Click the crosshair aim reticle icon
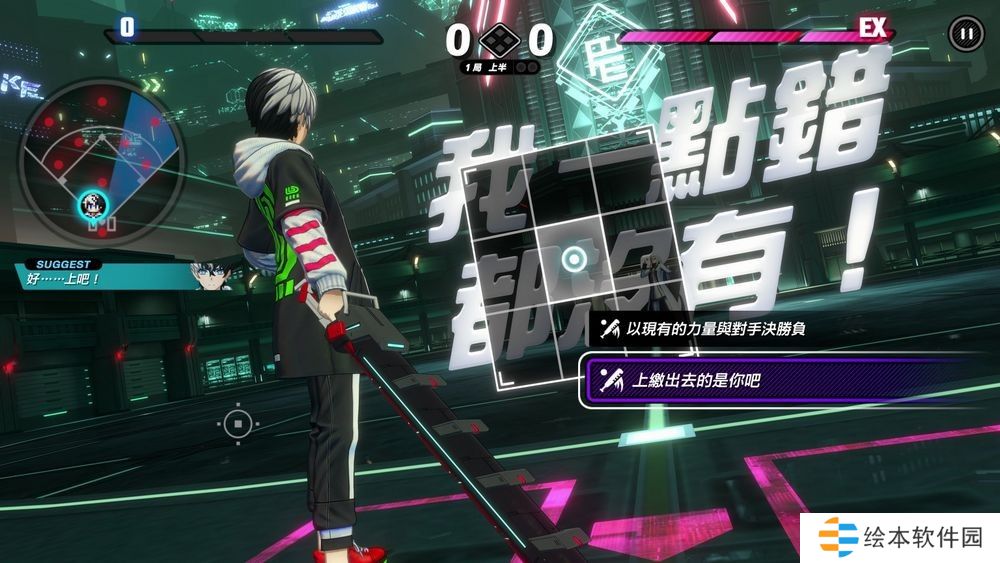Viewport: 1000px width, 563px height. coord(237,425)
